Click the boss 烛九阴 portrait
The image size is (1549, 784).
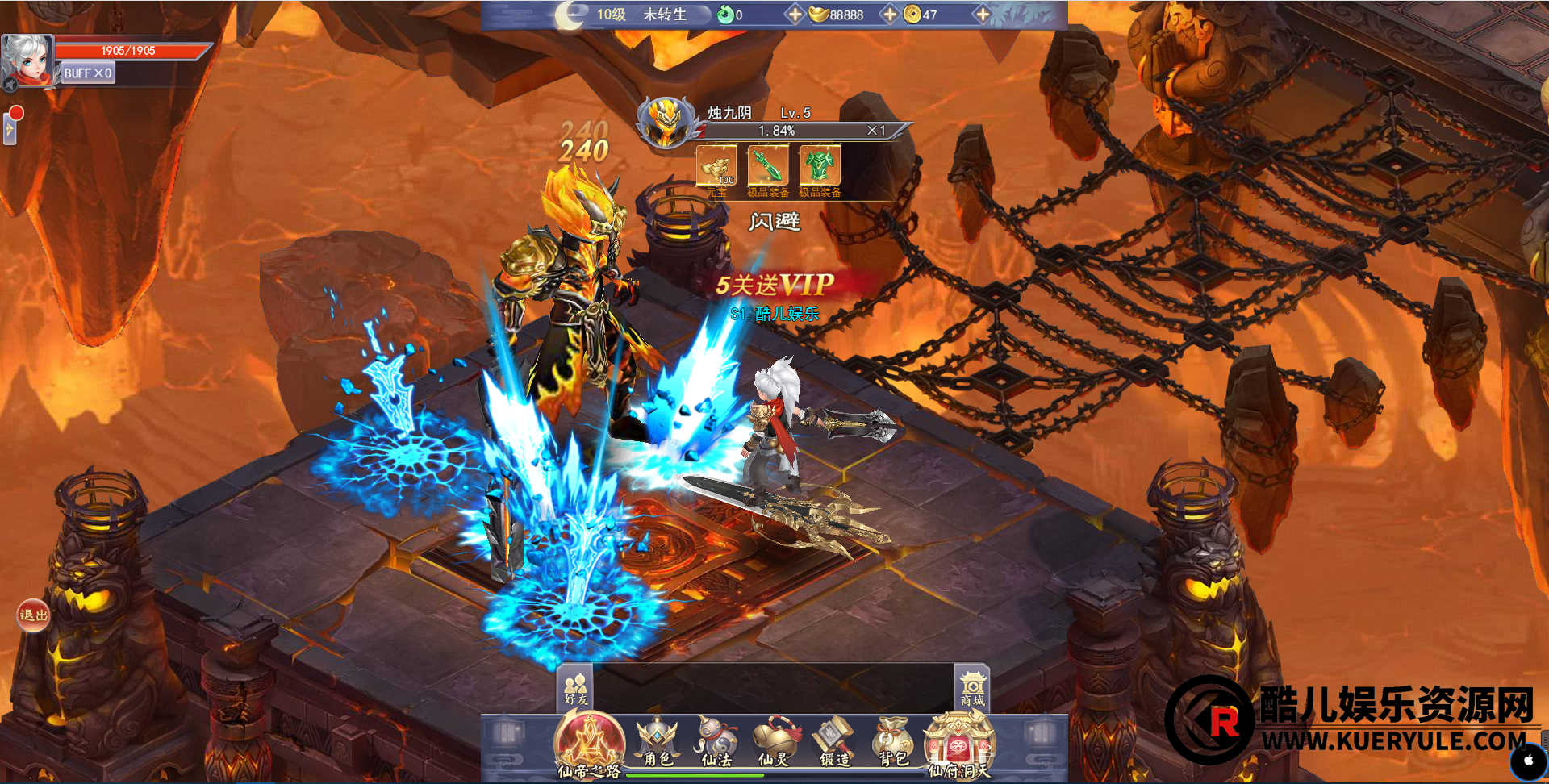(x=666, y=123)
